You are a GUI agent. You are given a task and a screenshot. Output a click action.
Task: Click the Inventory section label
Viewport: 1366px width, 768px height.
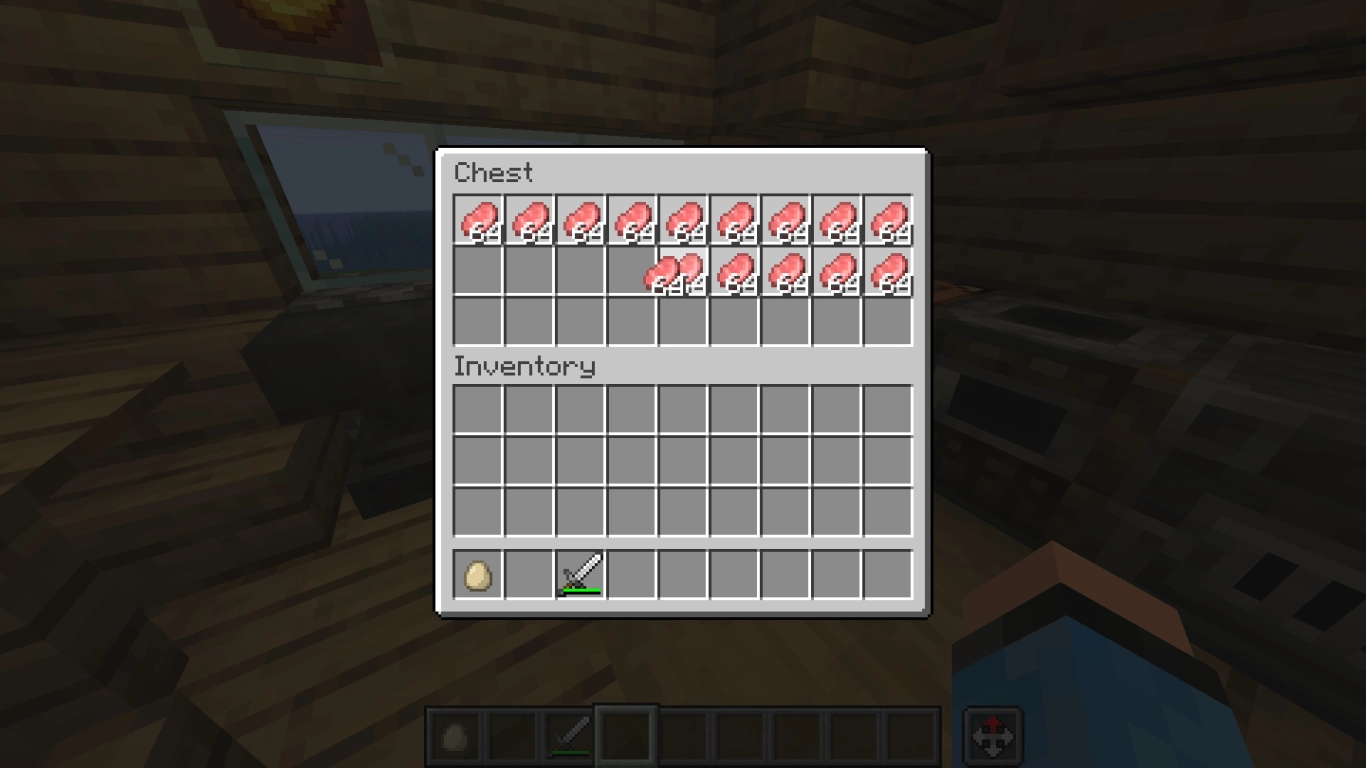tap(524, 367)
